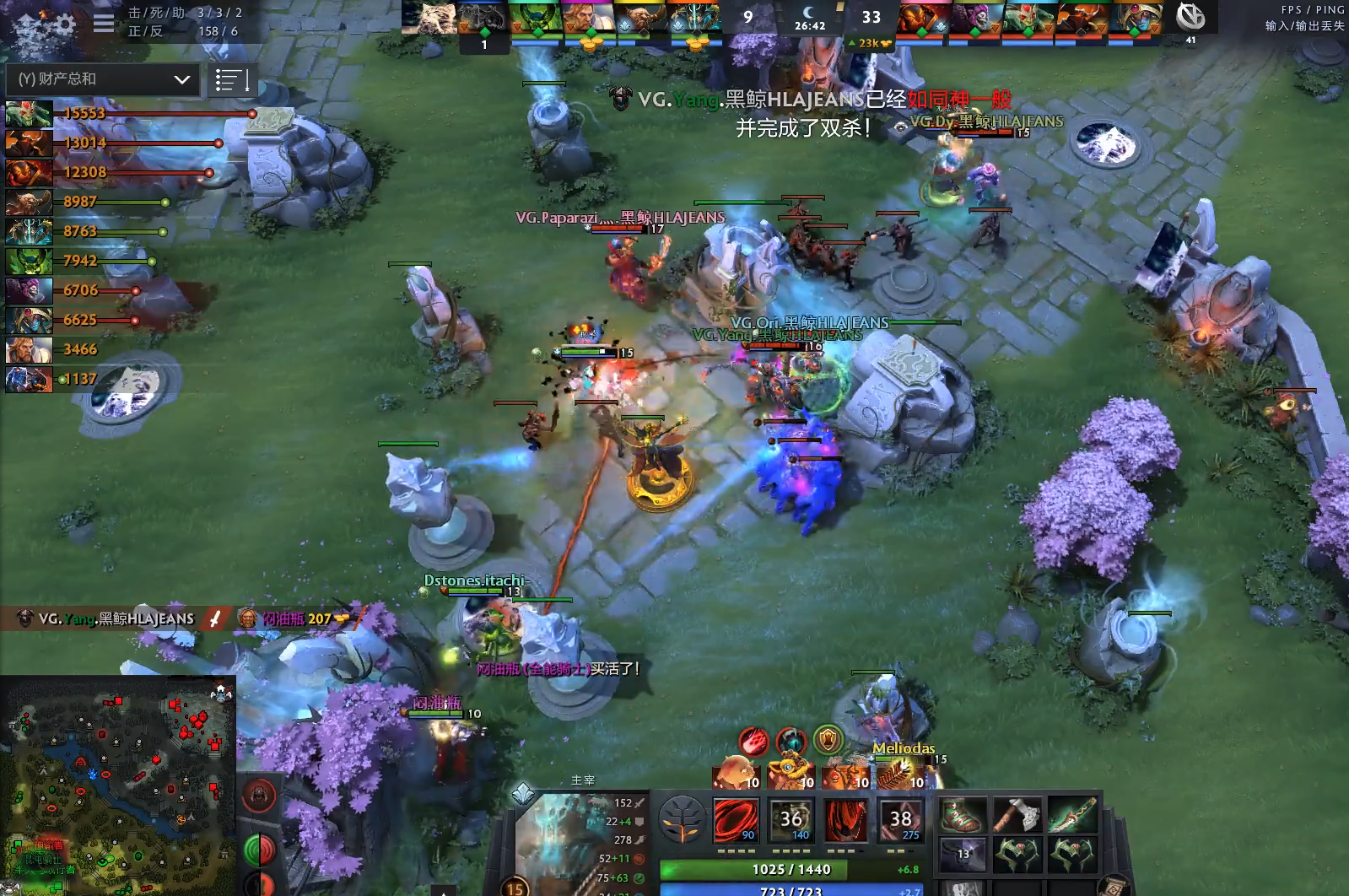Click the red circular button beside minimap
The width and height of the screenshot is (1349, 896).
[260, 795]
